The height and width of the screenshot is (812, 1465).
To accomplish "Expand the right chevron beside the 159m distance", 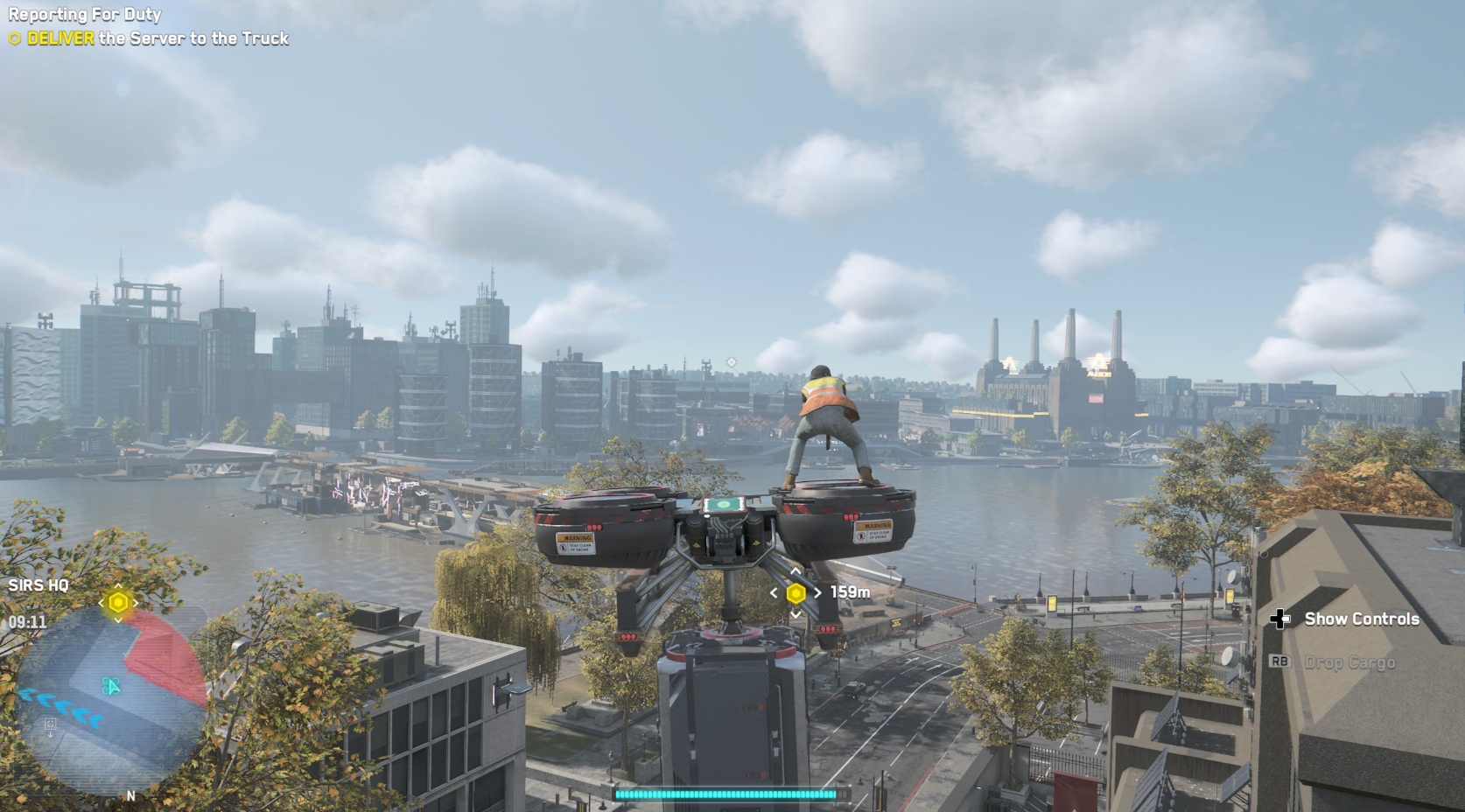I will click(x=817, y=593).
